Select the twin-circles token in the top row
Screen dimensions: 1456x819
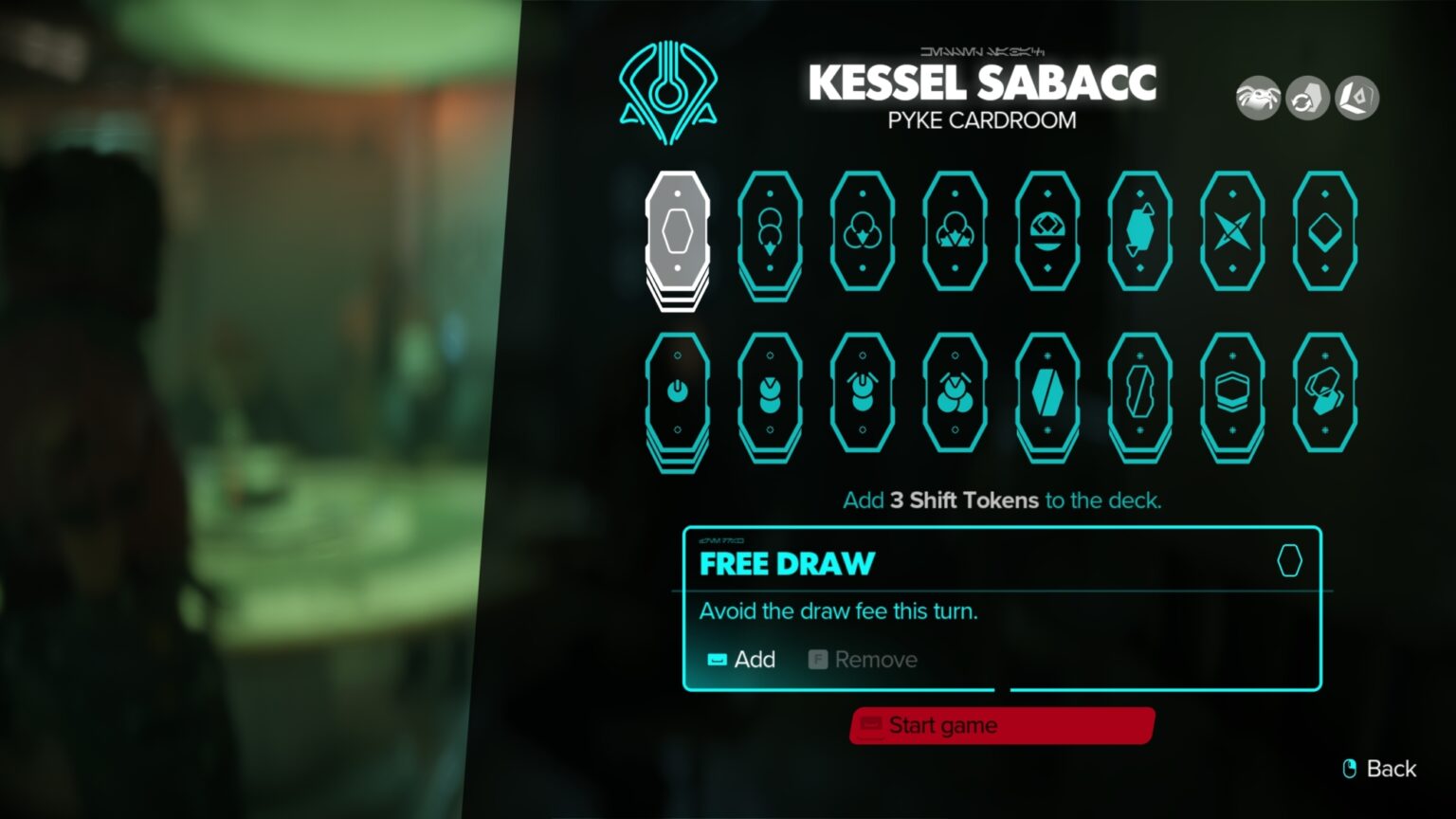[768, 232]
